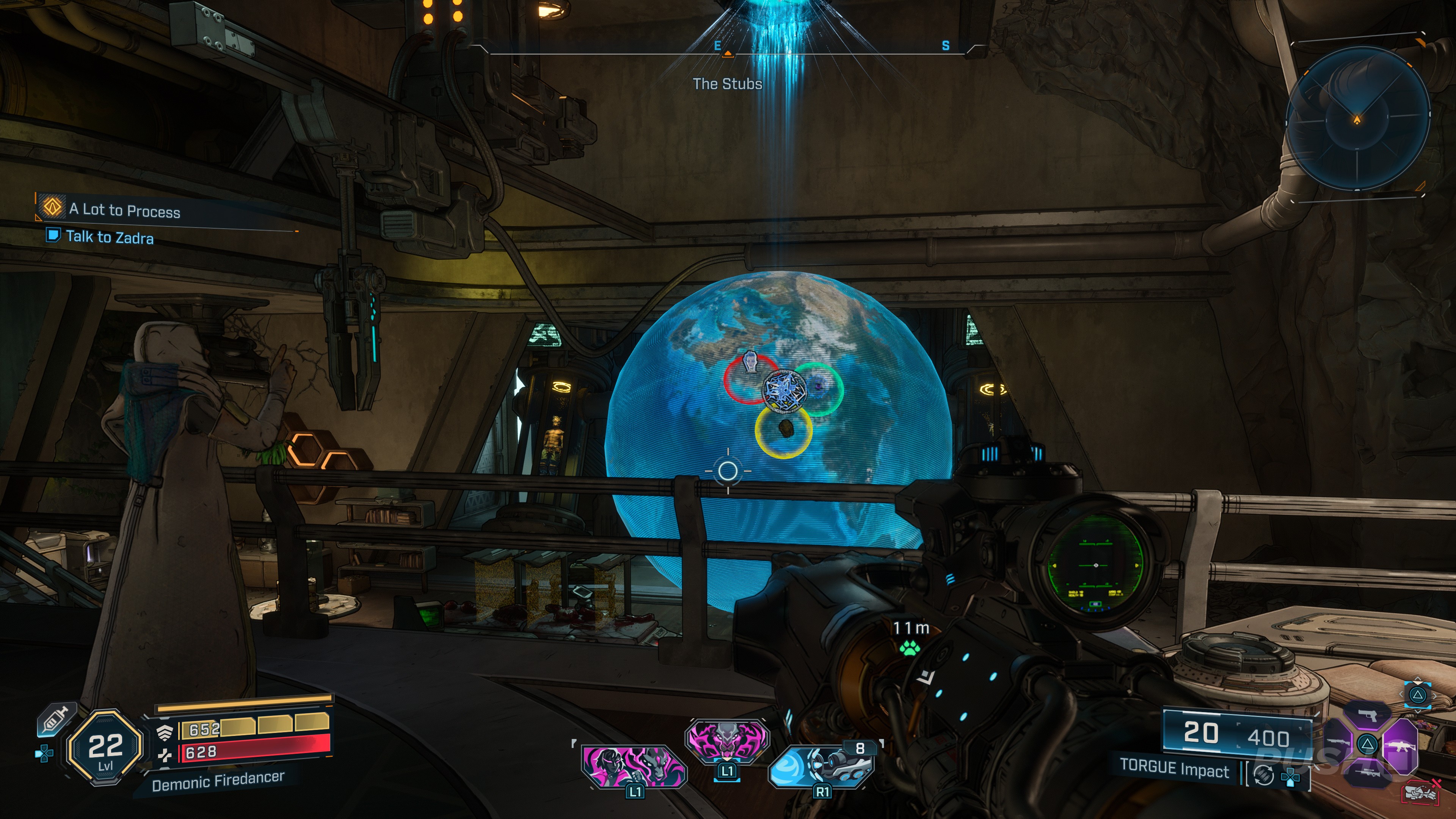Equip the shotgun weapon slot

point(1337,743)
